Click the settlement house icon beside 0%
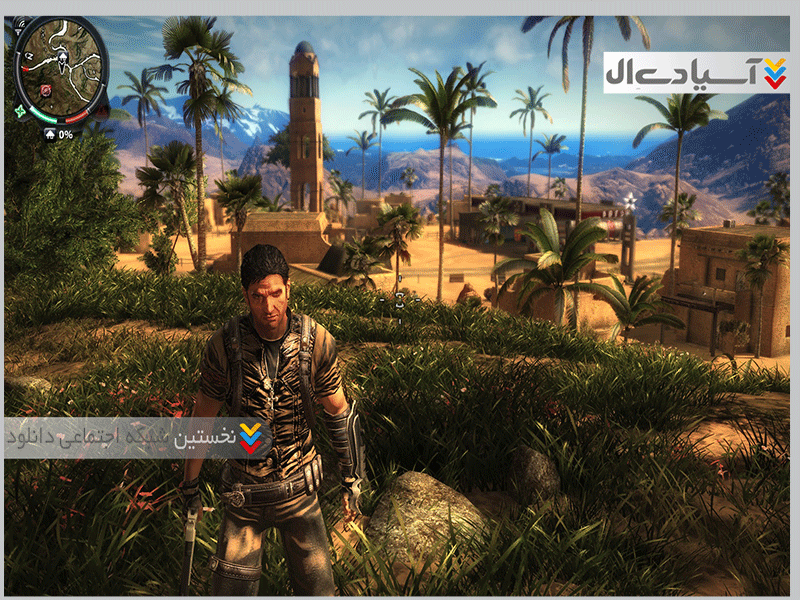The image size is (800, 600). coord(49,134)
